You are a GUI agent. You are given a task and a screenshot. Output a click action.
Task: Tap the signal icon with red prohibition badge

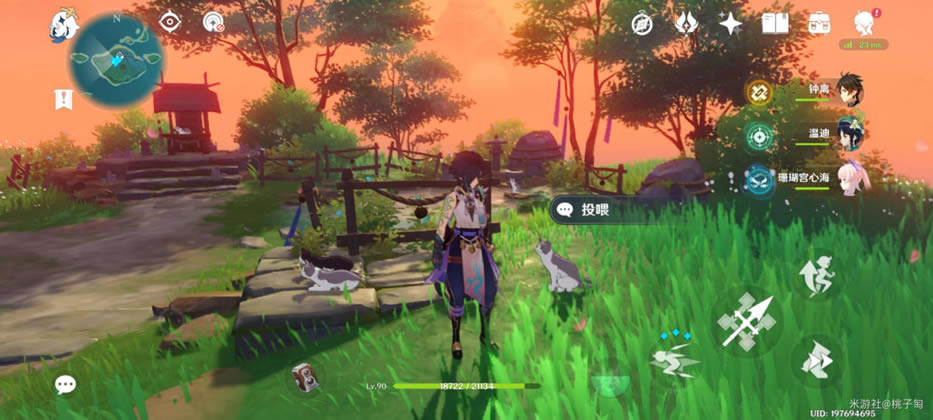pyautogui.click(x=213, y=21)
